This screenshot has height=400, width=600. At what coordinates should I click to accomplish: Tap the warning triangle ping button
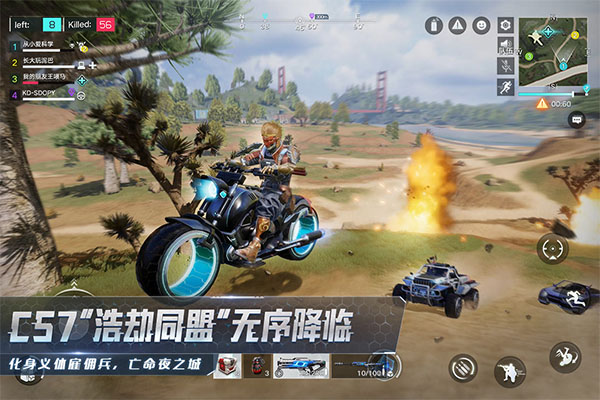tap(457, 25)
